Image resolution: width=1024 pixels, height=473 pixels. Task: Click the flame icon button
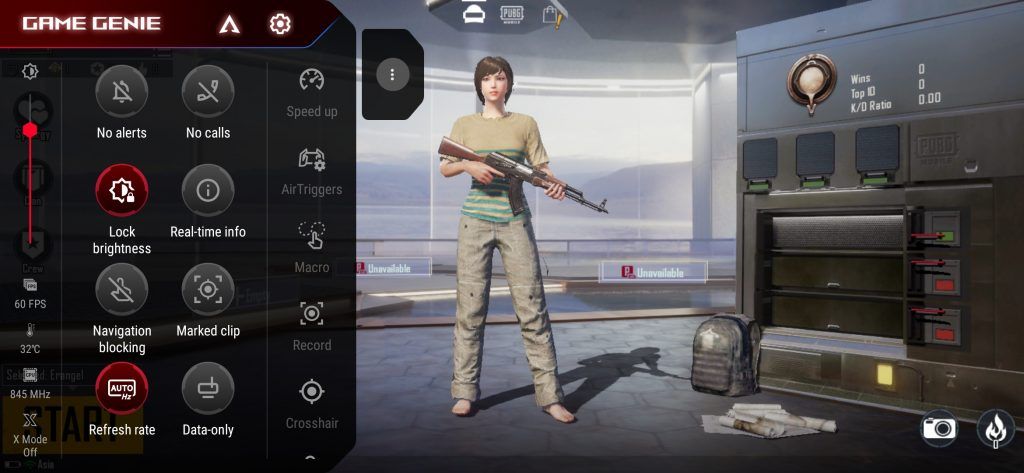(994, 428)
